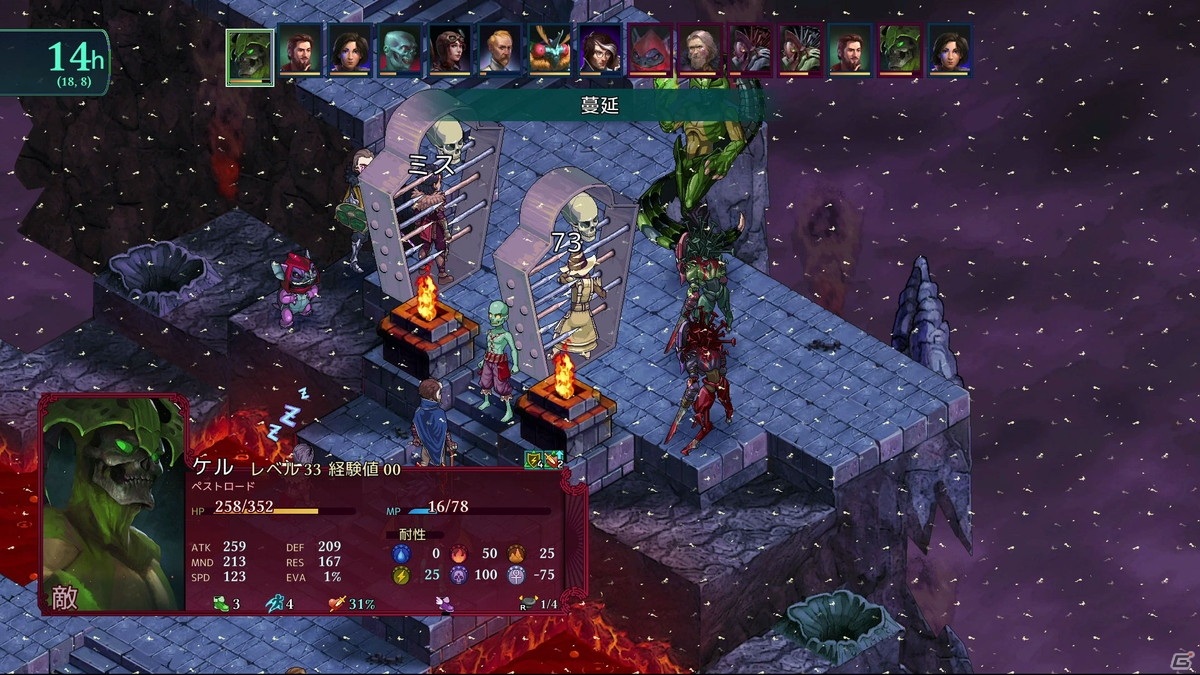Select the teal zombie portrait in turn order

tap(399, 49)
